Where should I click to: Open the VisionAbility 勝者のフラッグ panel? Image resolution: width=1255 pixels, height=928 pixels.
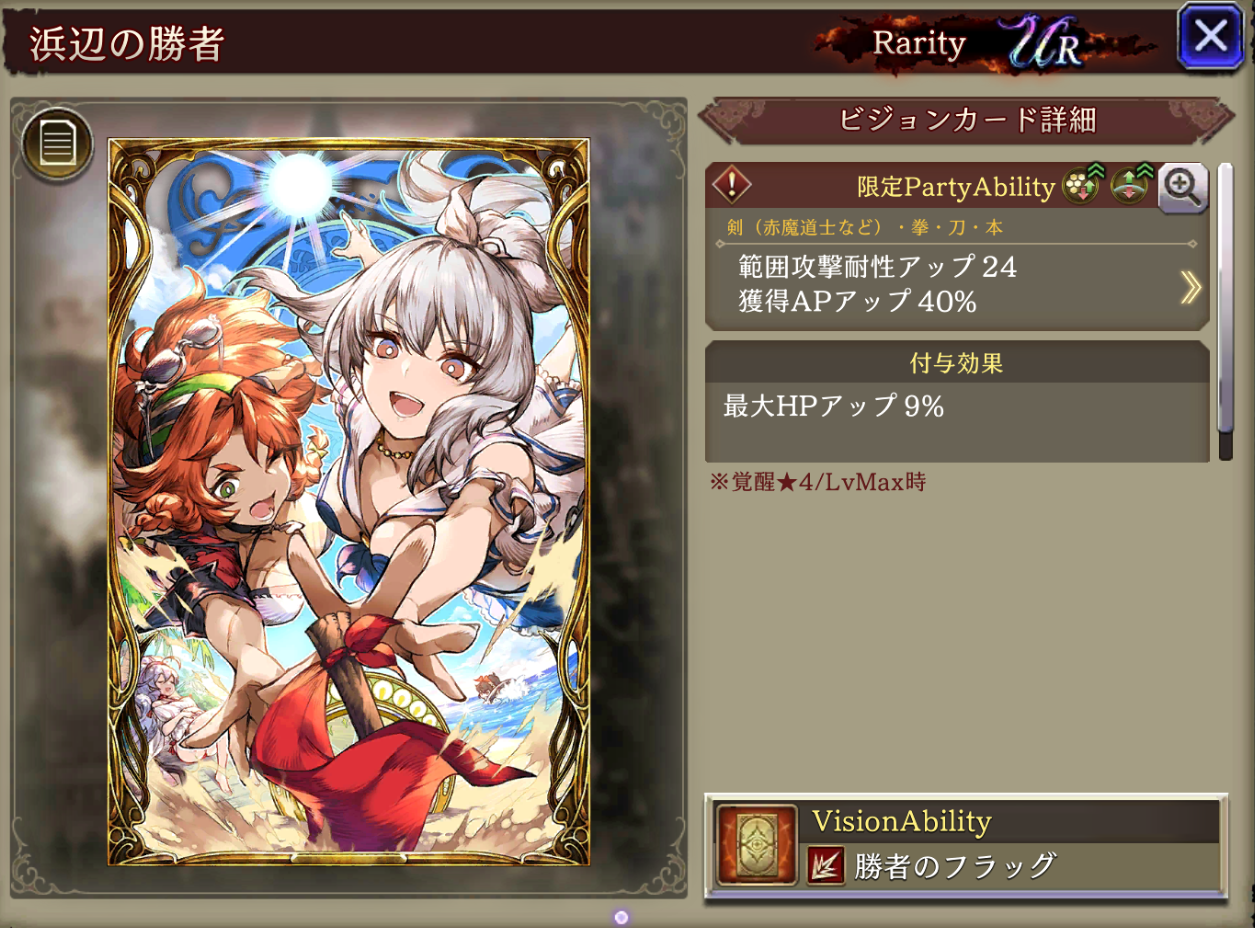click(966, 846)
